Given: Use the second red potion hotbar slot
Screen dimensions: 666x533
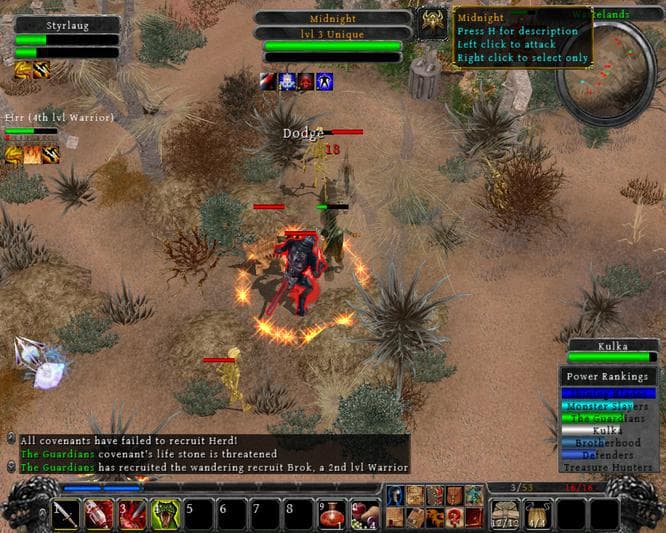Looking at the screenshot, I should click(99, 514).
